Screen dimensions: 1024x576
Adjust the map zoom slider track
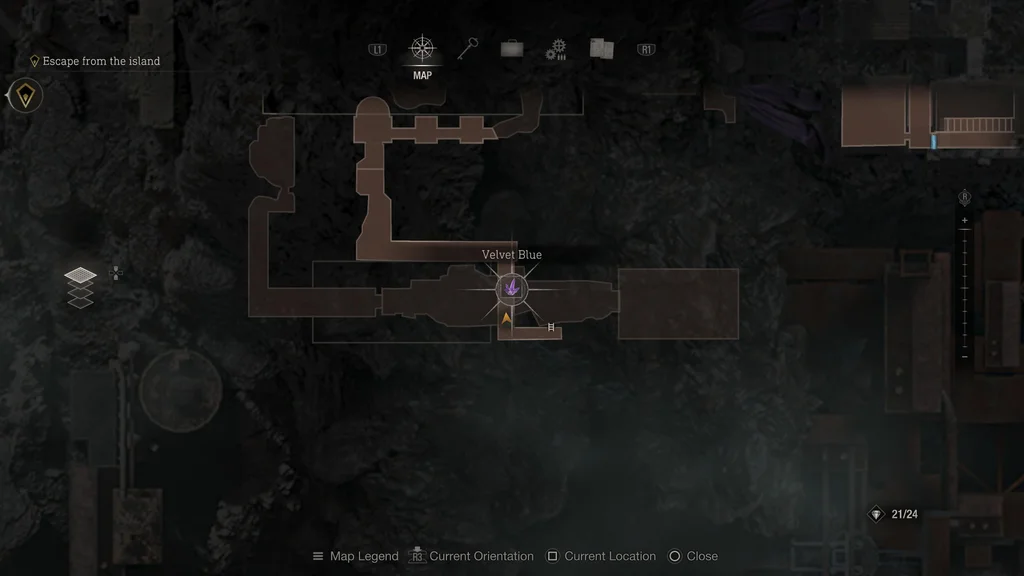click(965, 288)
